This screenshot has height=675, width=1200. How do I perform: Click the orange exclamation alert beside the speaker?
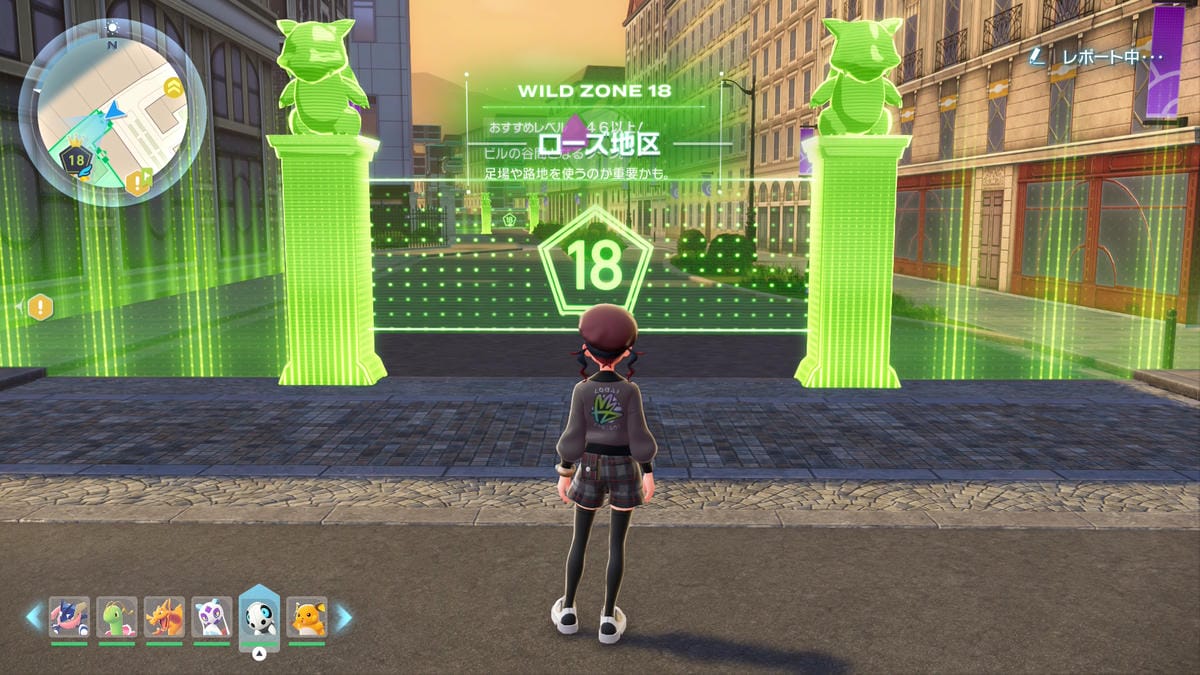[41, 307]
